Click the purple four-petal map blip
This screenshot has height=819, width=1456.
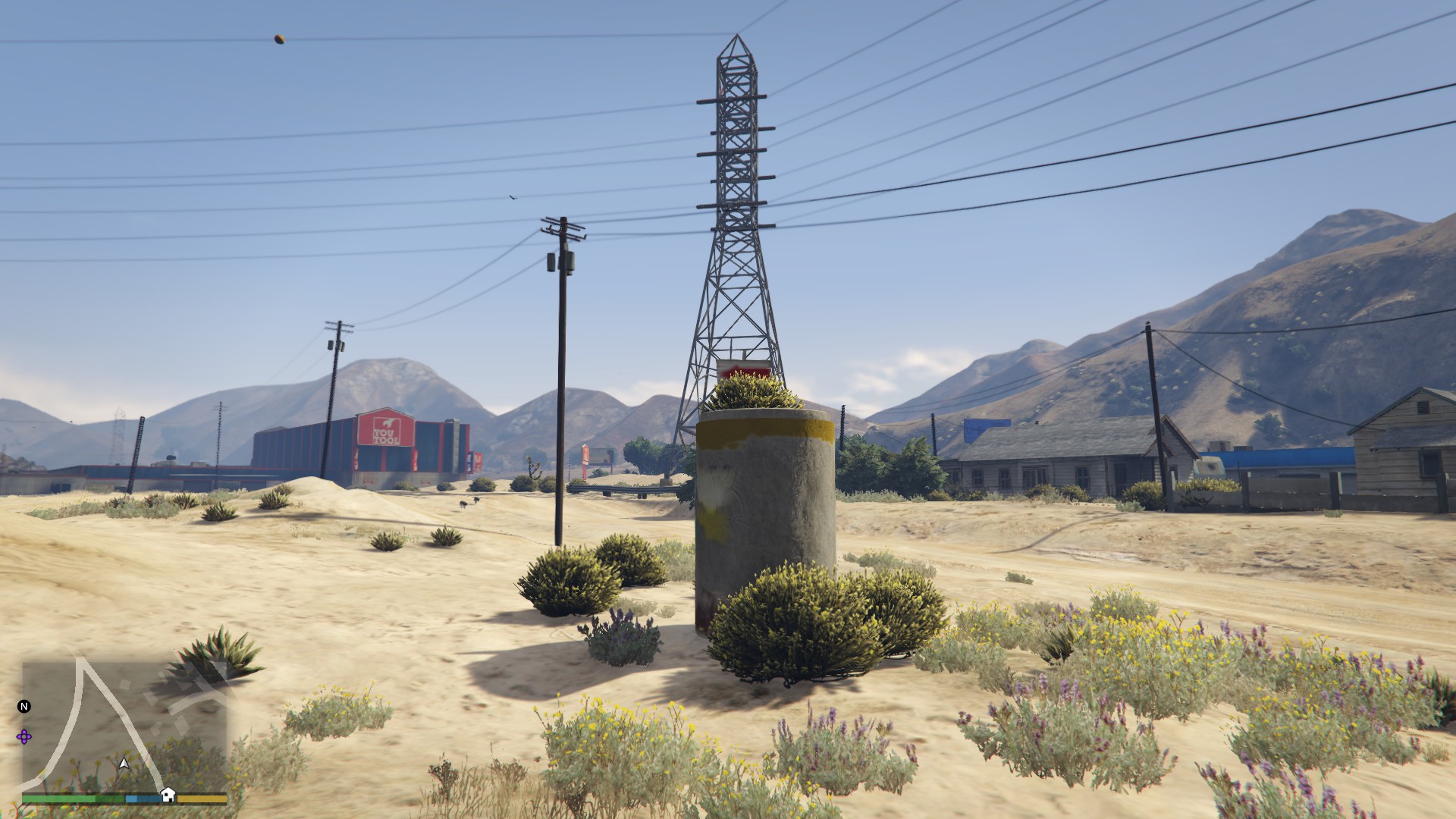24,736
